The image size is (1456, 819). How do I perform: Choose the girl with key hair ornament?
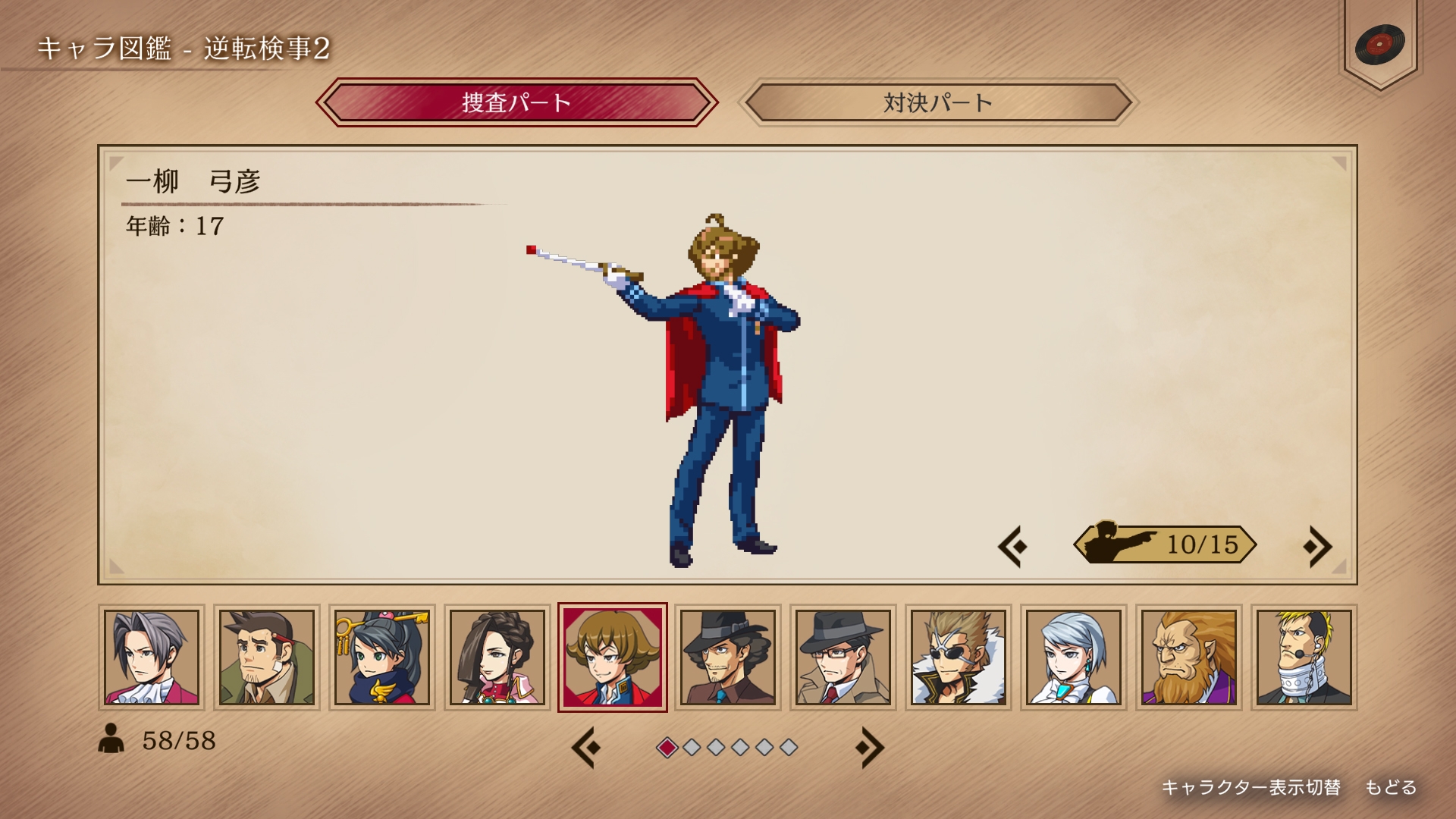[382, 657]
